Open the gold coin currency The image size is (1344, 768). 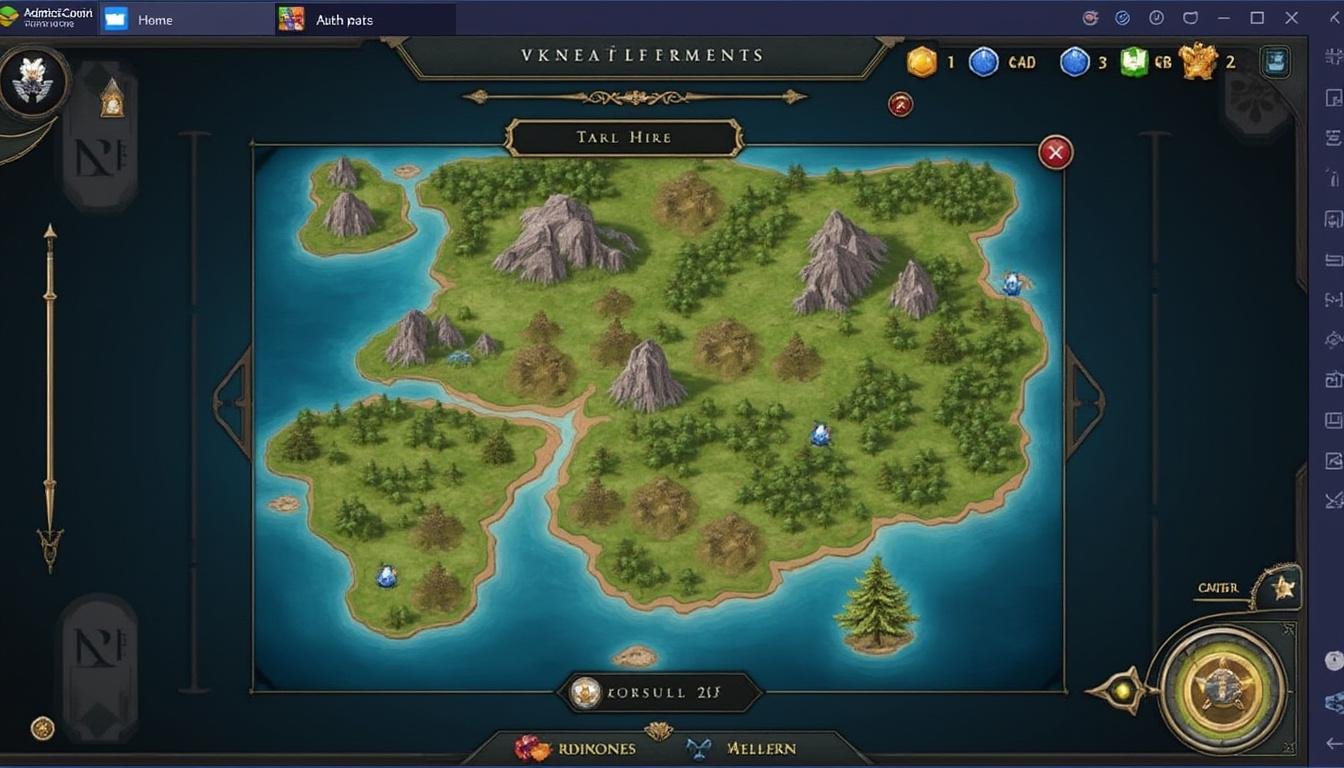coord(922,62)
